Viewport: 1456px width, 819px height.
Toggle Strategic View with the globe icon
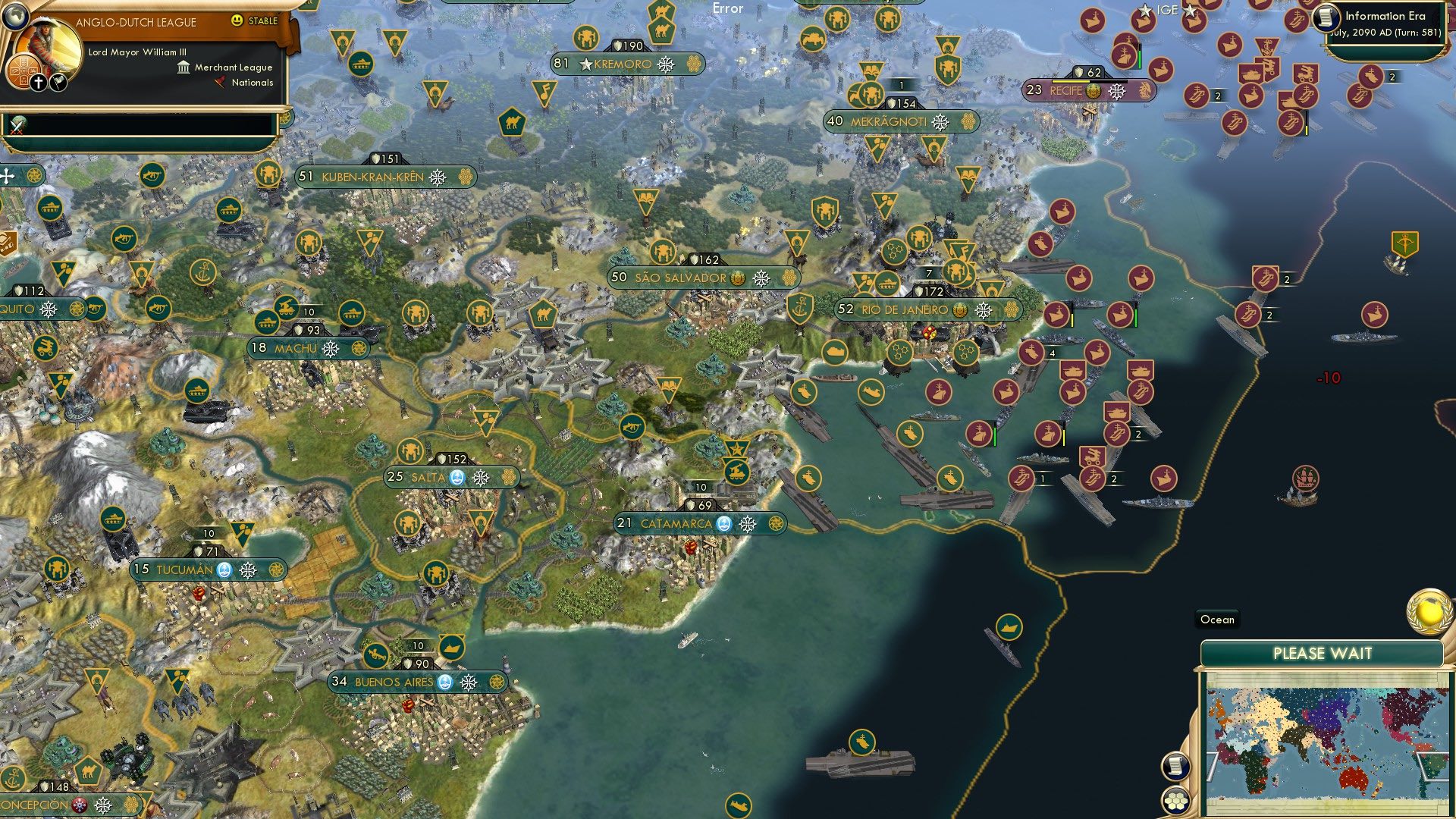click(15, 17)
